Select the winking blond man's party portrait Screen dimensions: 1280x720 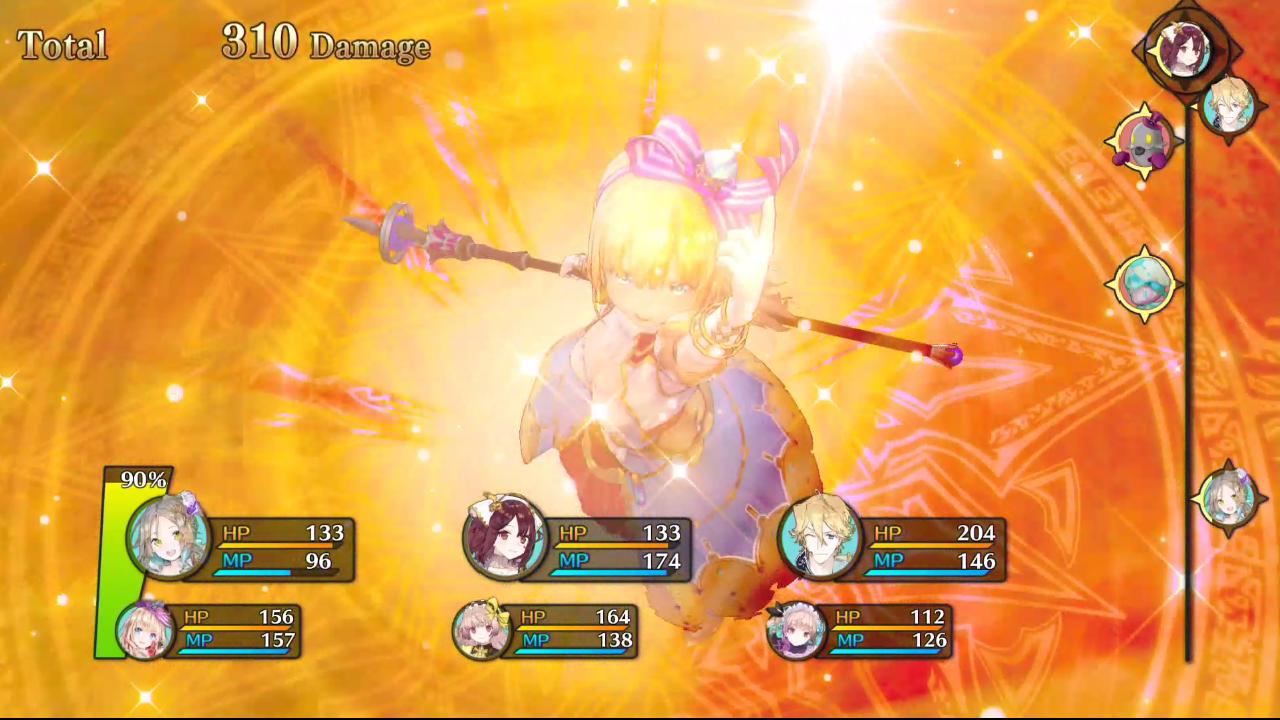point(820,537)
